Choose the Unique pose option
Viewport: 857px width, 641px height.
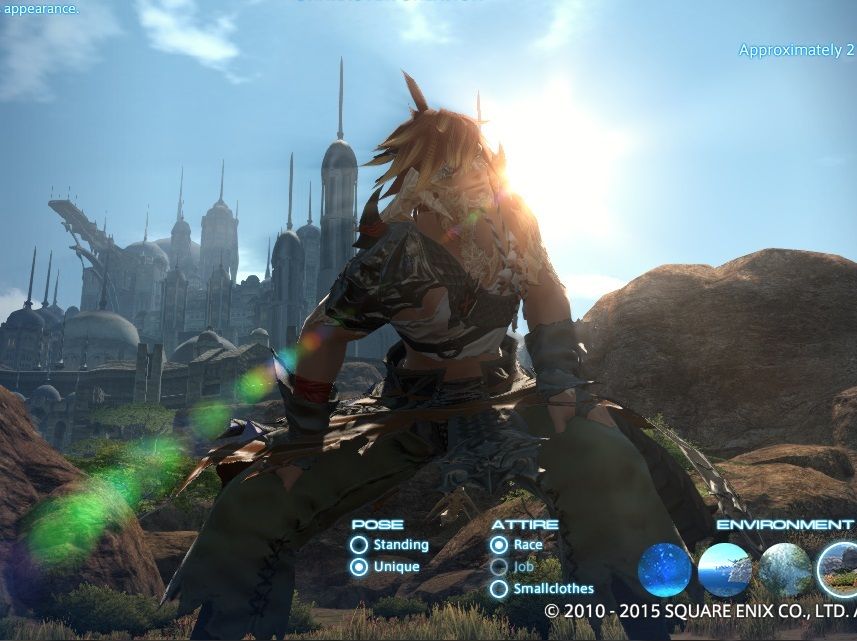pos(359,567)
